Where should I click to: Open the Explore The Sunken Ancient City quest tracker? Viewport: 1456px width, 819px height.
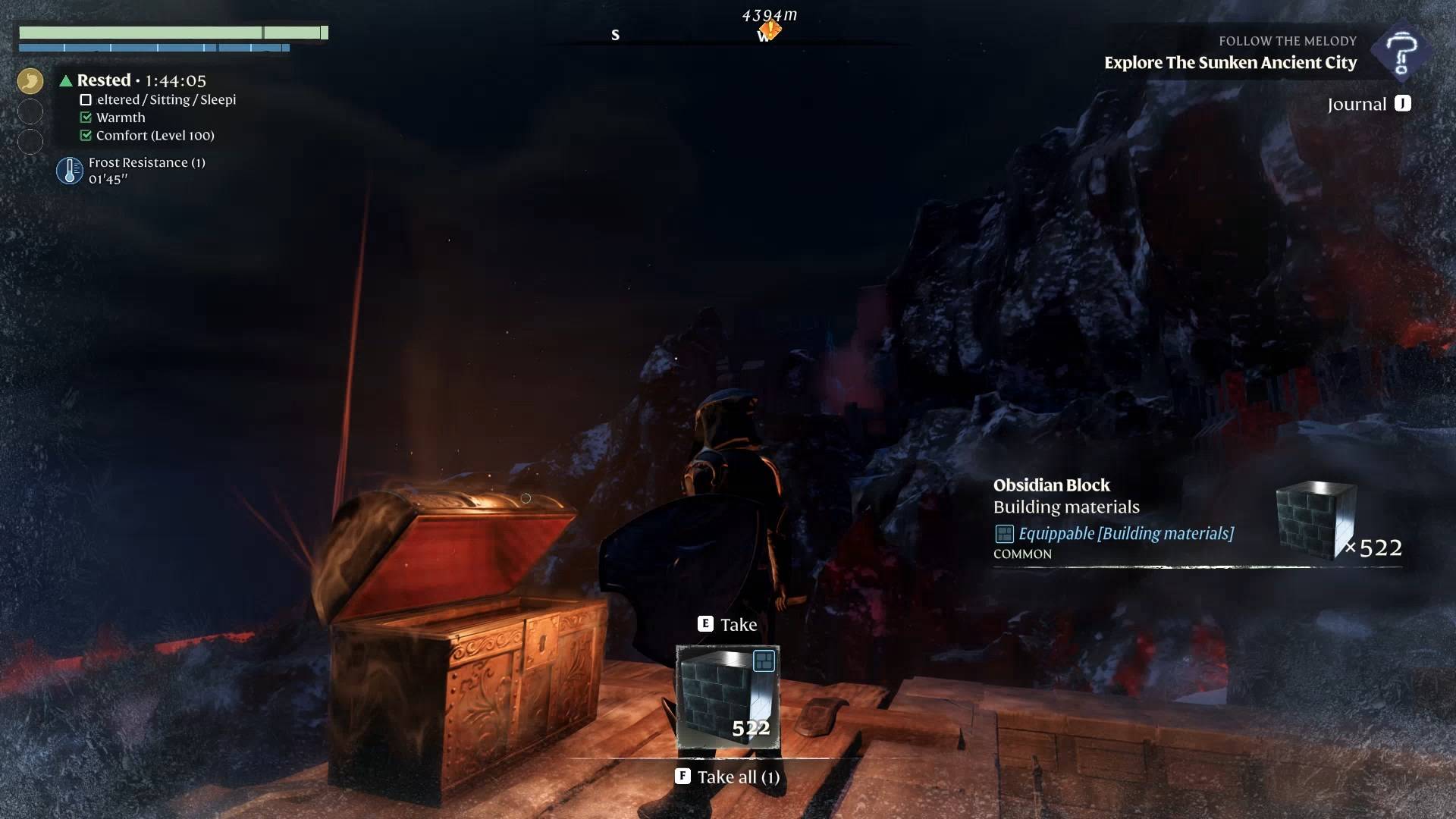point(1229,63)
